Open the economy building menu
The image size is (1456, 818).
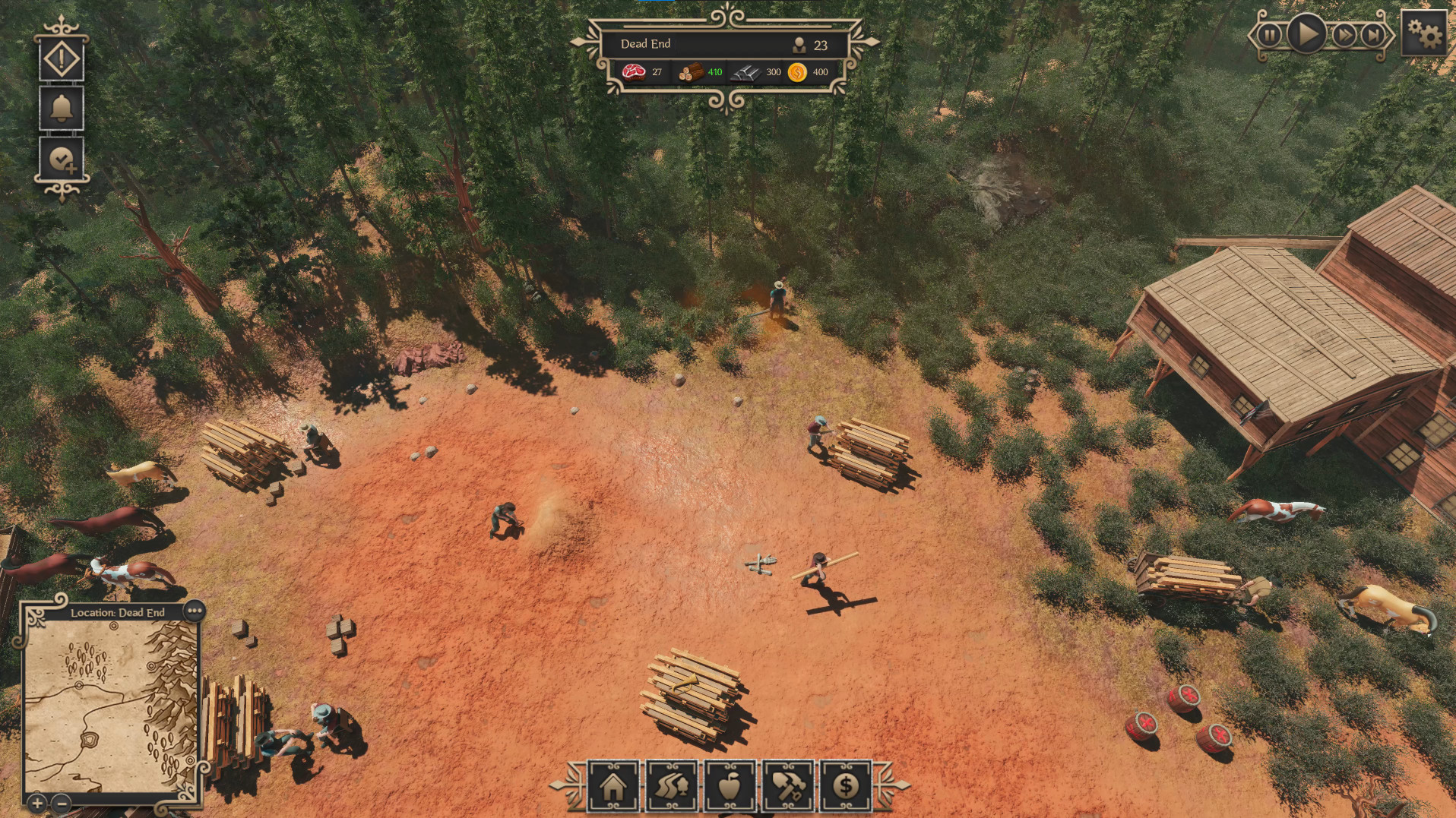[x=845, y=786]
